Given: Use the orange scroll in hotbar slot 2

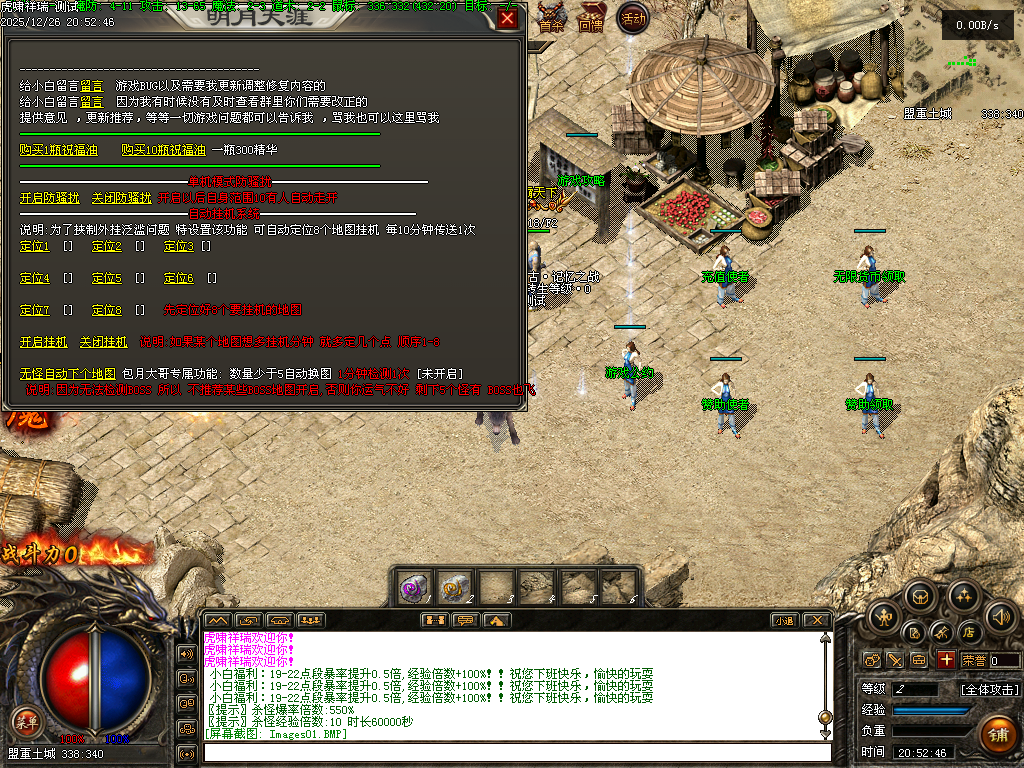Looking at the screenshot, I should click(454, 587).
